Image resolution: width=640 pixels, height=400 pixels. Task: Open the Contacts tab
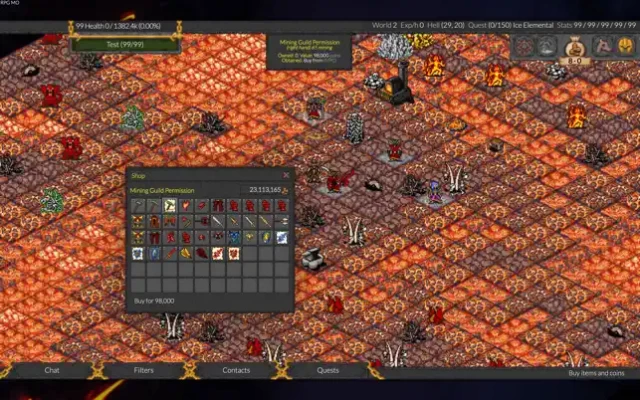click(236, 370)
